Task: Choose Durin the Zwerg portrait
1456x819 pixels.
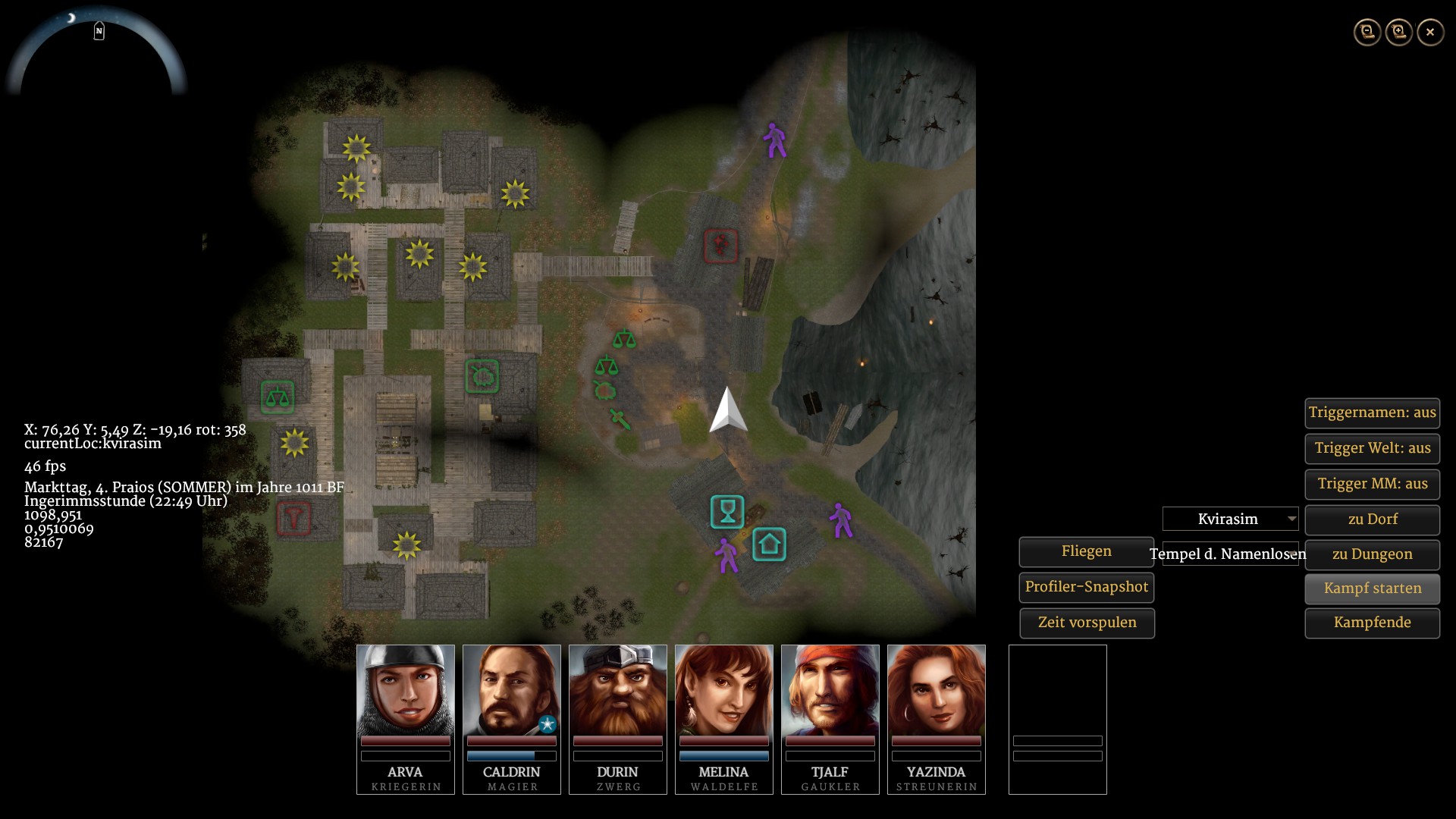Action: [x=617, y=690]
